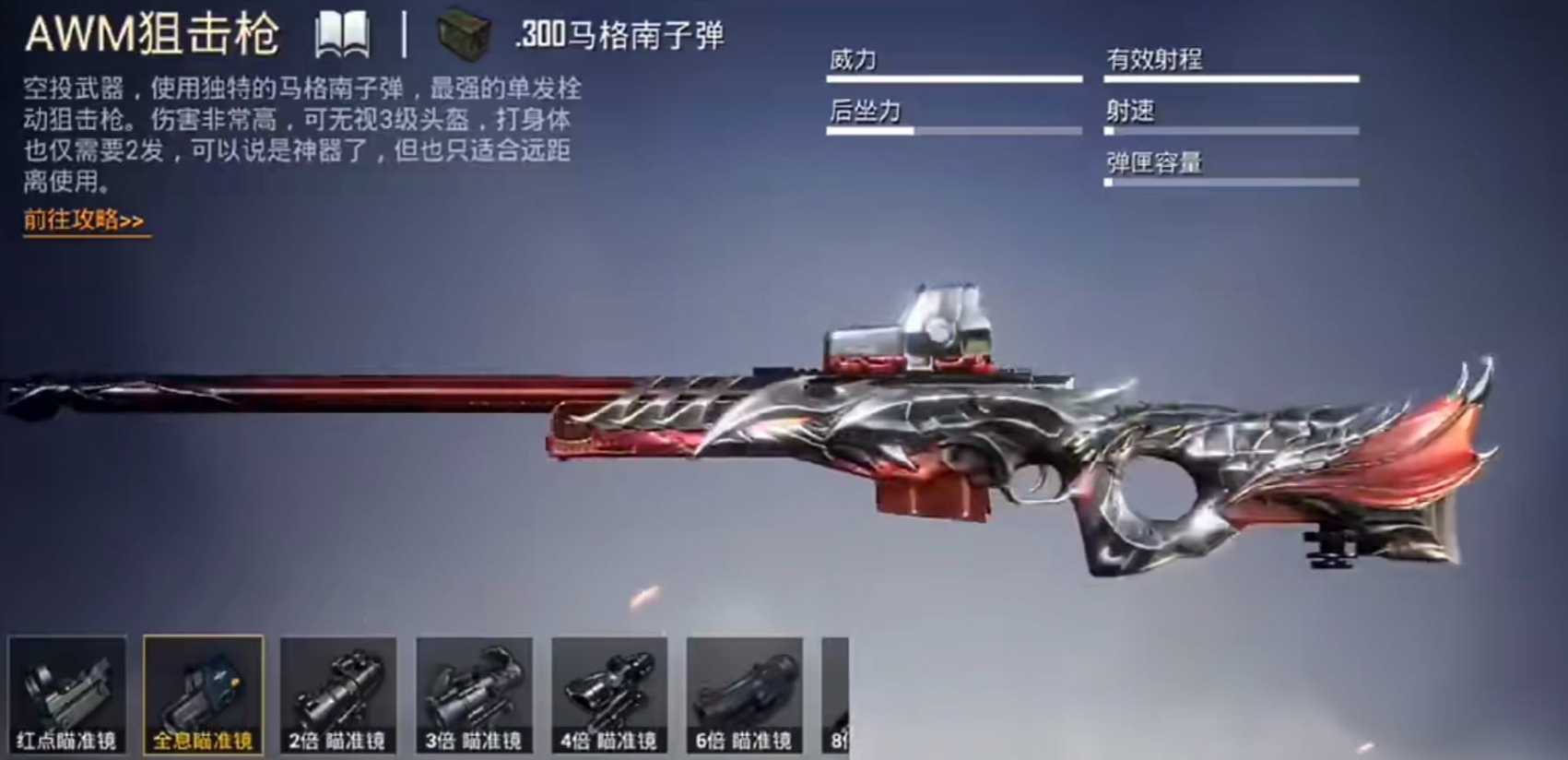Viewport: 1568px width, 760px height.
Task: Switch attachment back to red dot sight
Action: 65,696
